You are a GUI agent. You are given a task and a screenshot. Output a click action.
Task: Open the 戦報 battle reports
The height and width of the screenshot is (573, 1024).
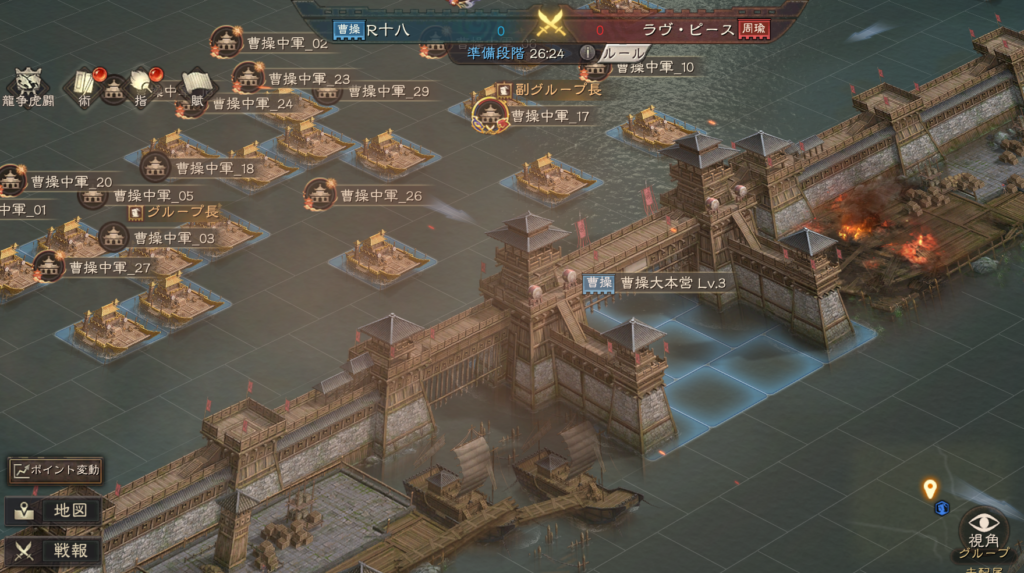click(56, 549)
